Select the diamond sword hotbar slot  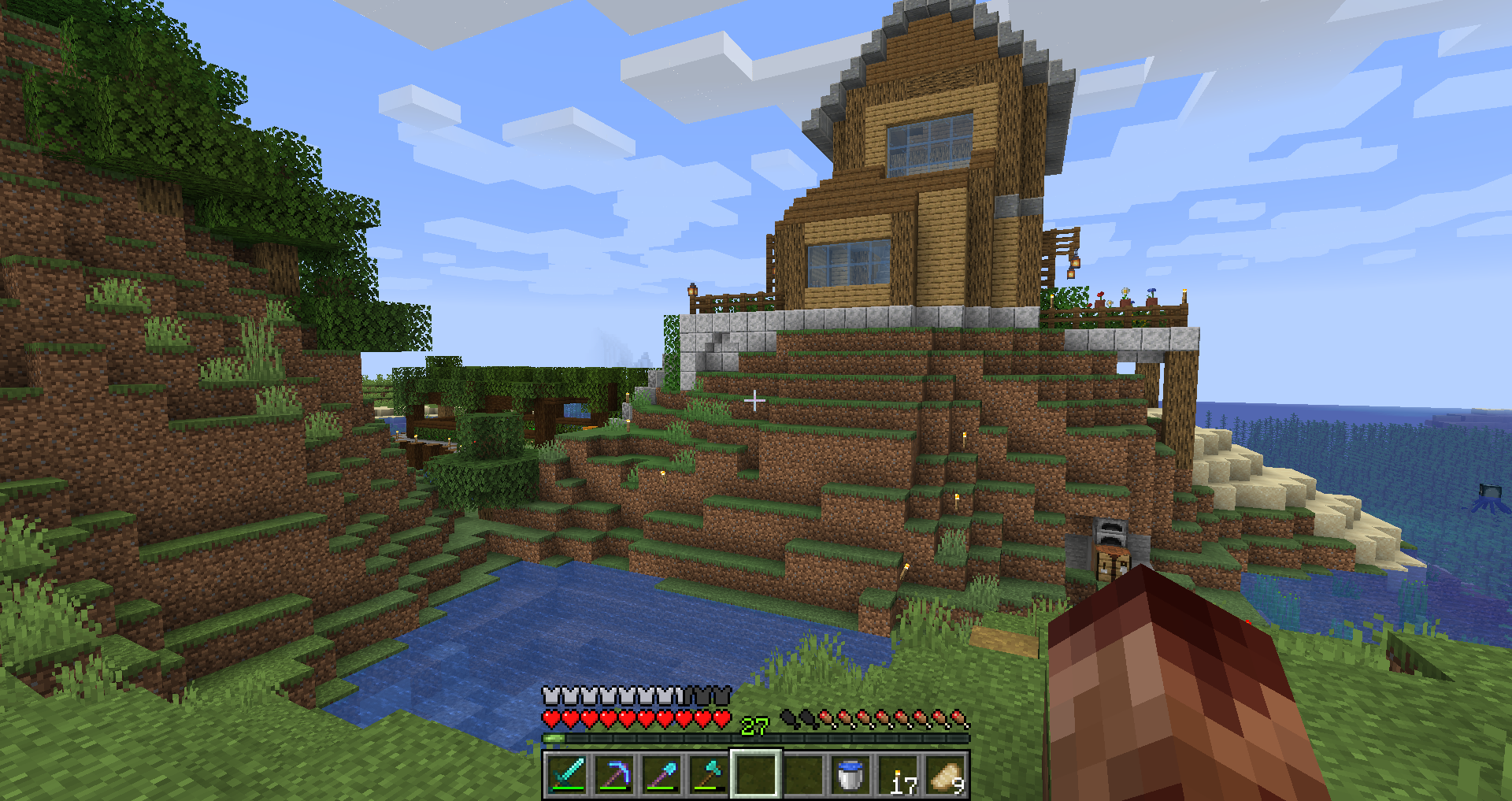coord(567,774)
